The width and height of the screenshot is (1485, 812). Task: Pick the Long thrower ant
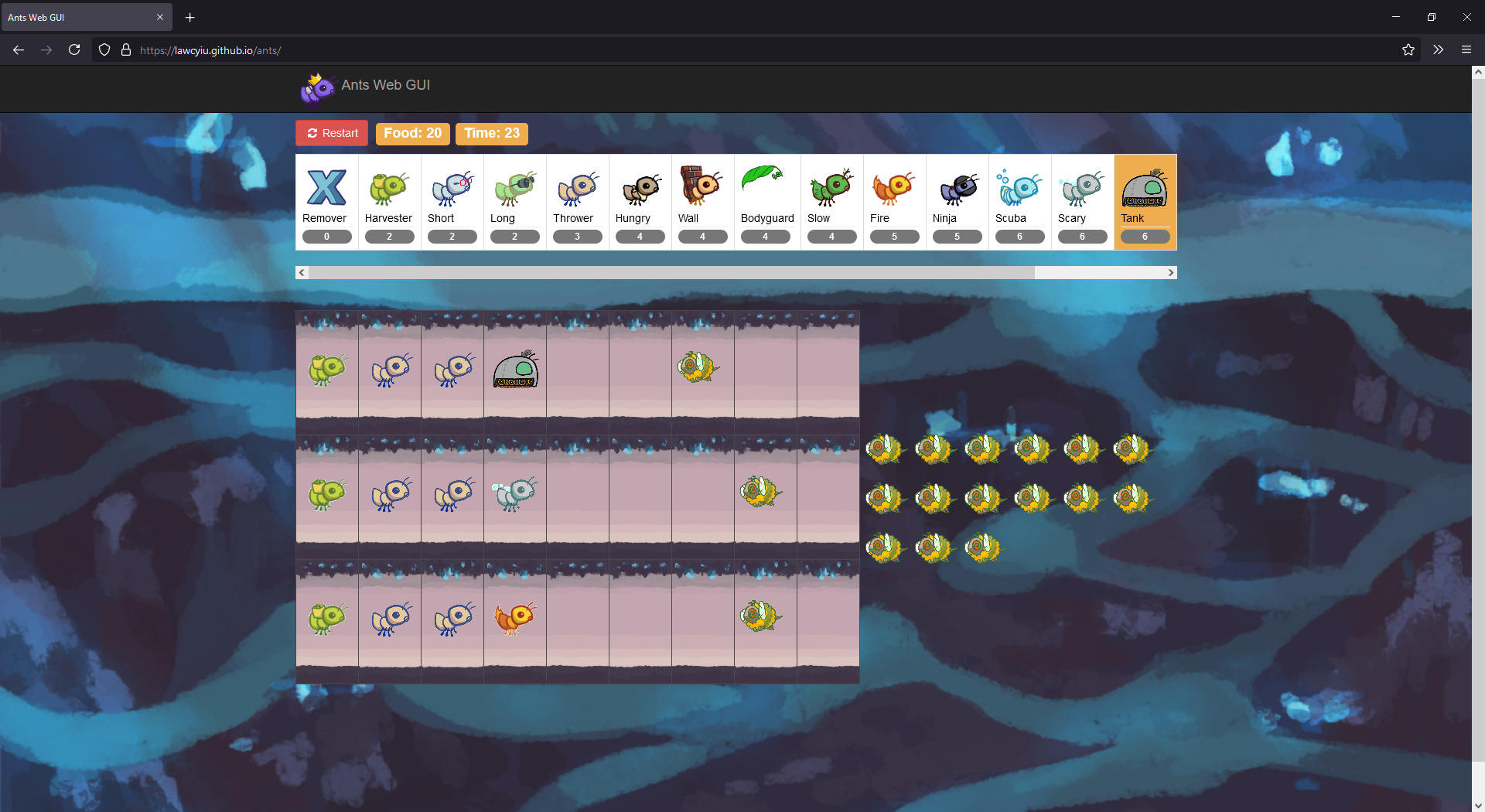514,202
